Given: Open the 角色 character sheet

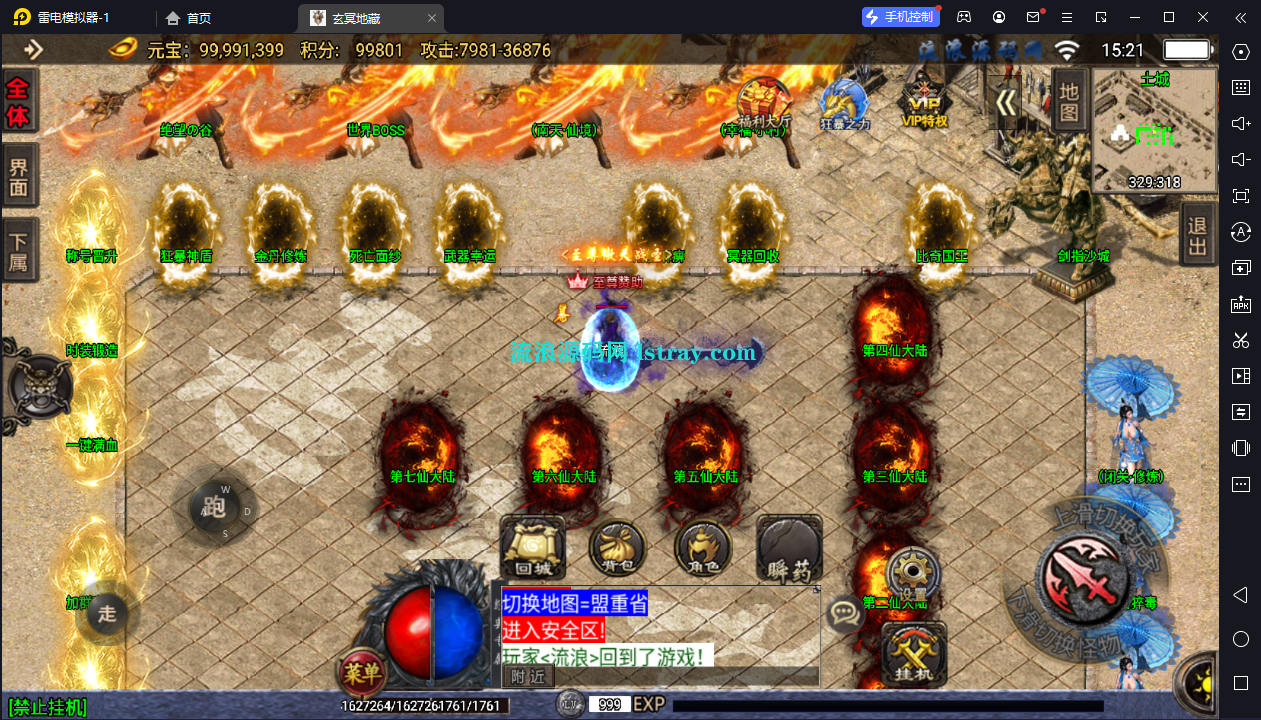Looking at the screenshot, I should click(703, 549).
